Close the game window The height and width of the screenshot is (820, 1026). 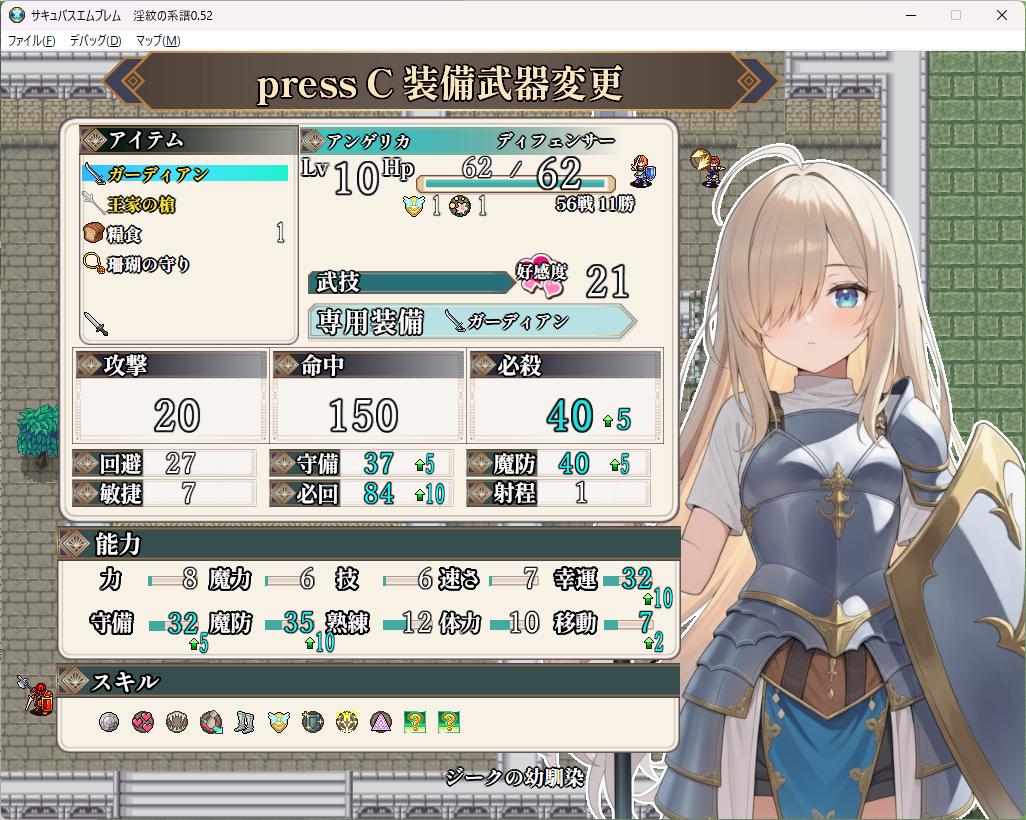(1002, 15)
